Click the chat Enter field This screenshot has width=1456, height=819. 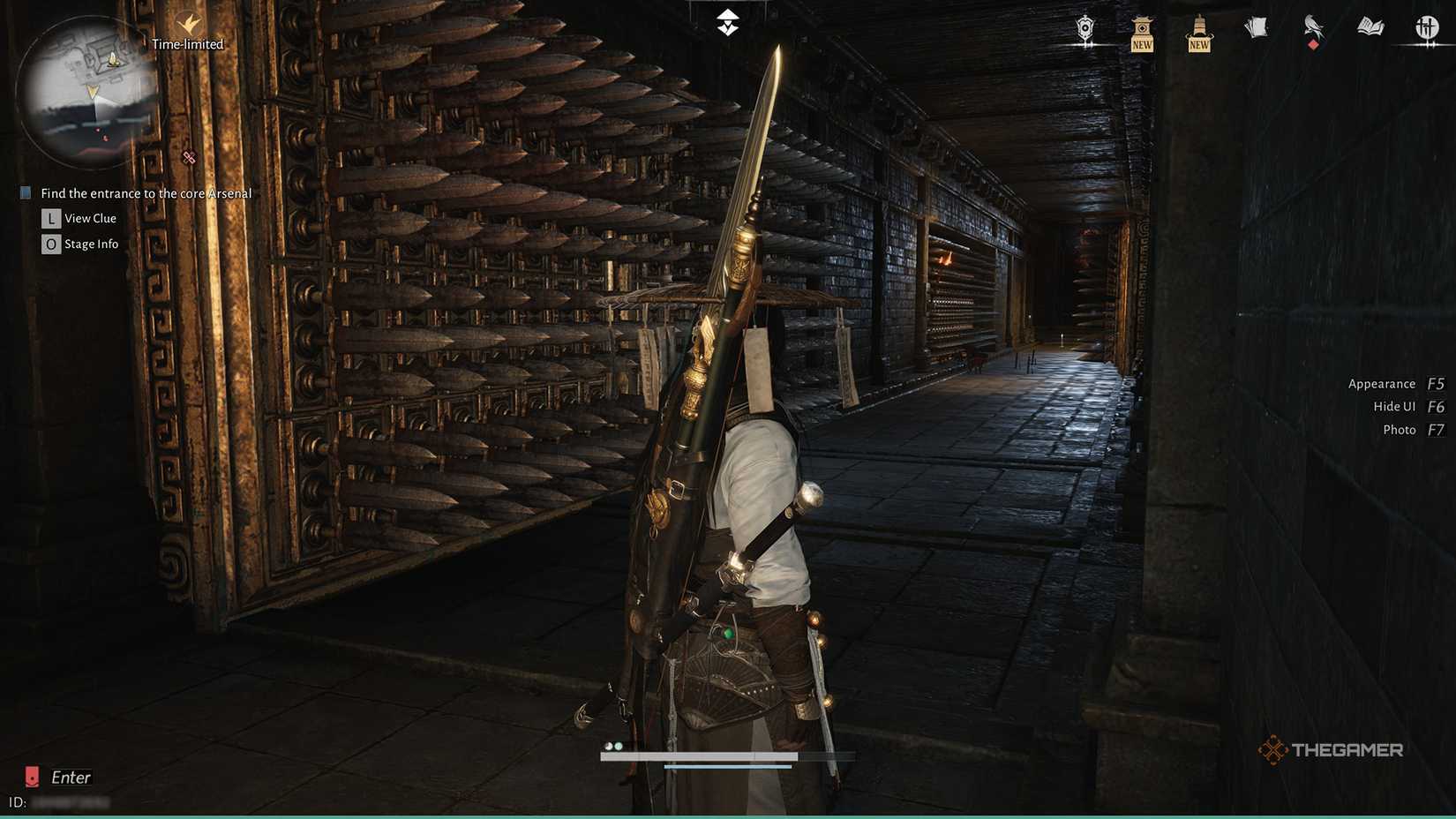click(71, 778)
